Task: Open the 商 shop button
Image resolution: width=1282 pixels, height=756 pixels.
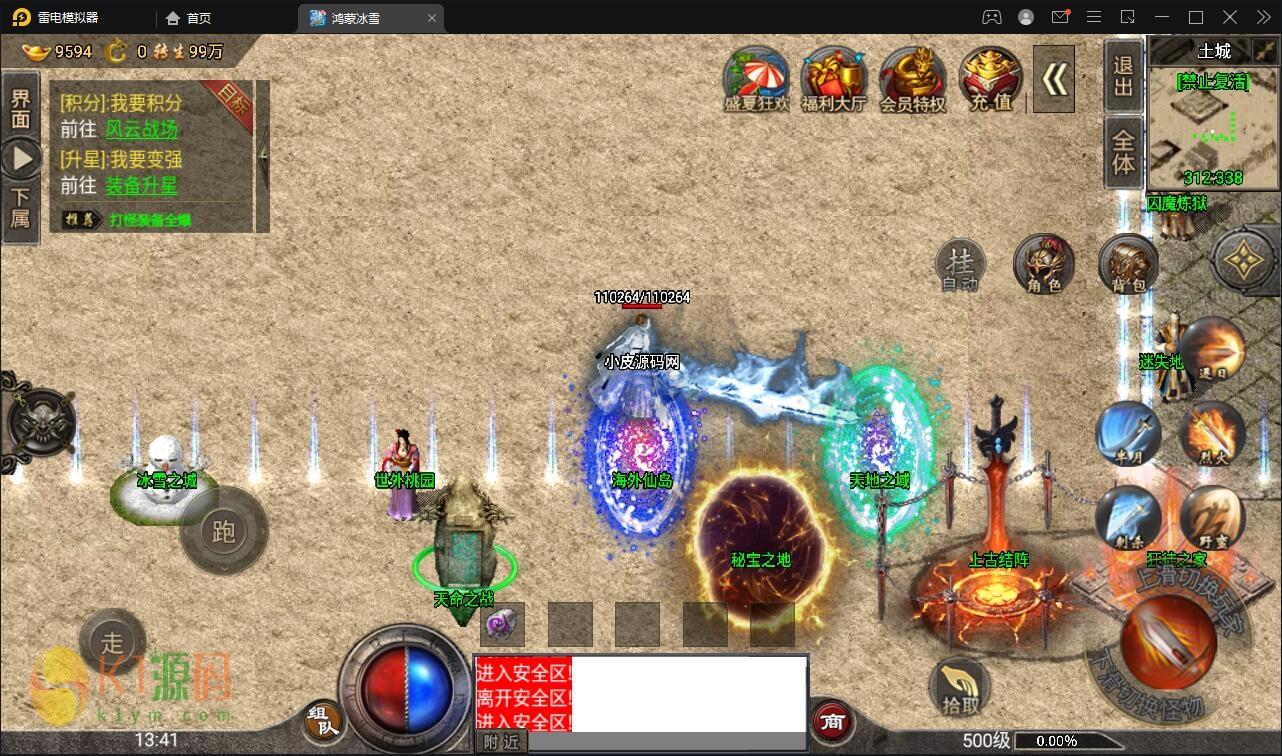Action: 832,720
